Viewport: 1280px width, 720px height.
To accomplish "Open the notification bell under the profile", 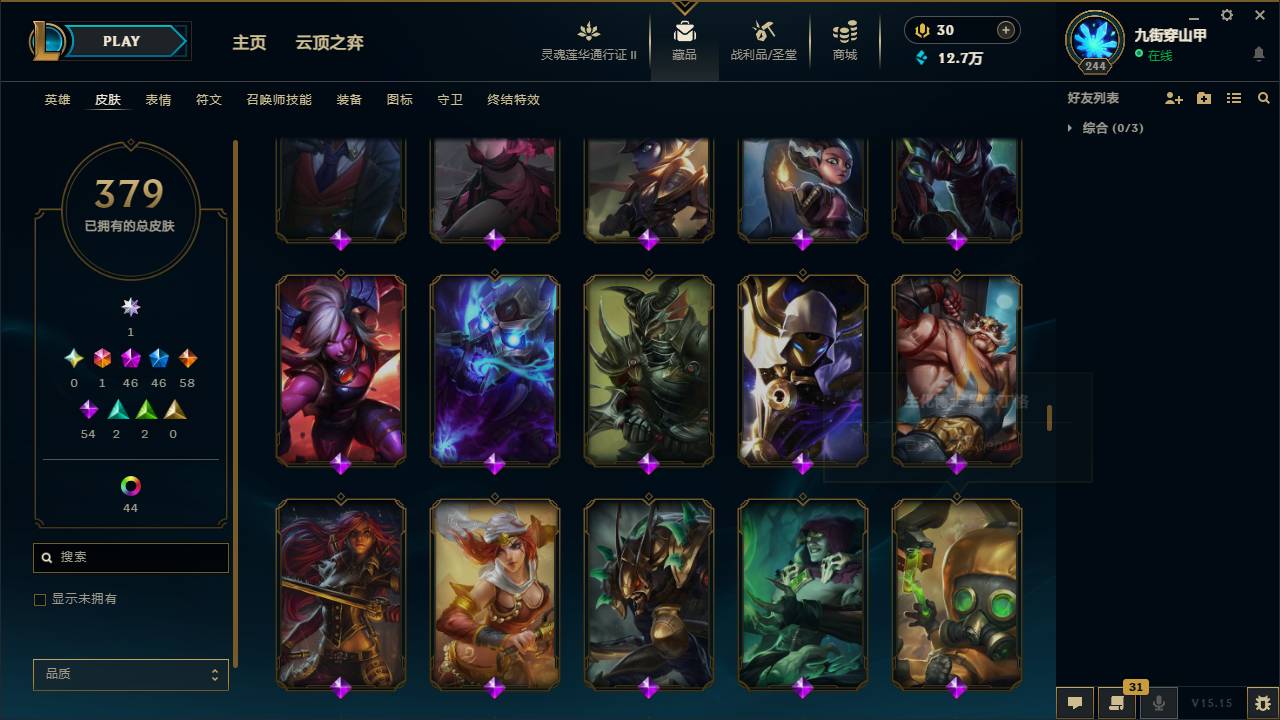I will pos(1258,55).
